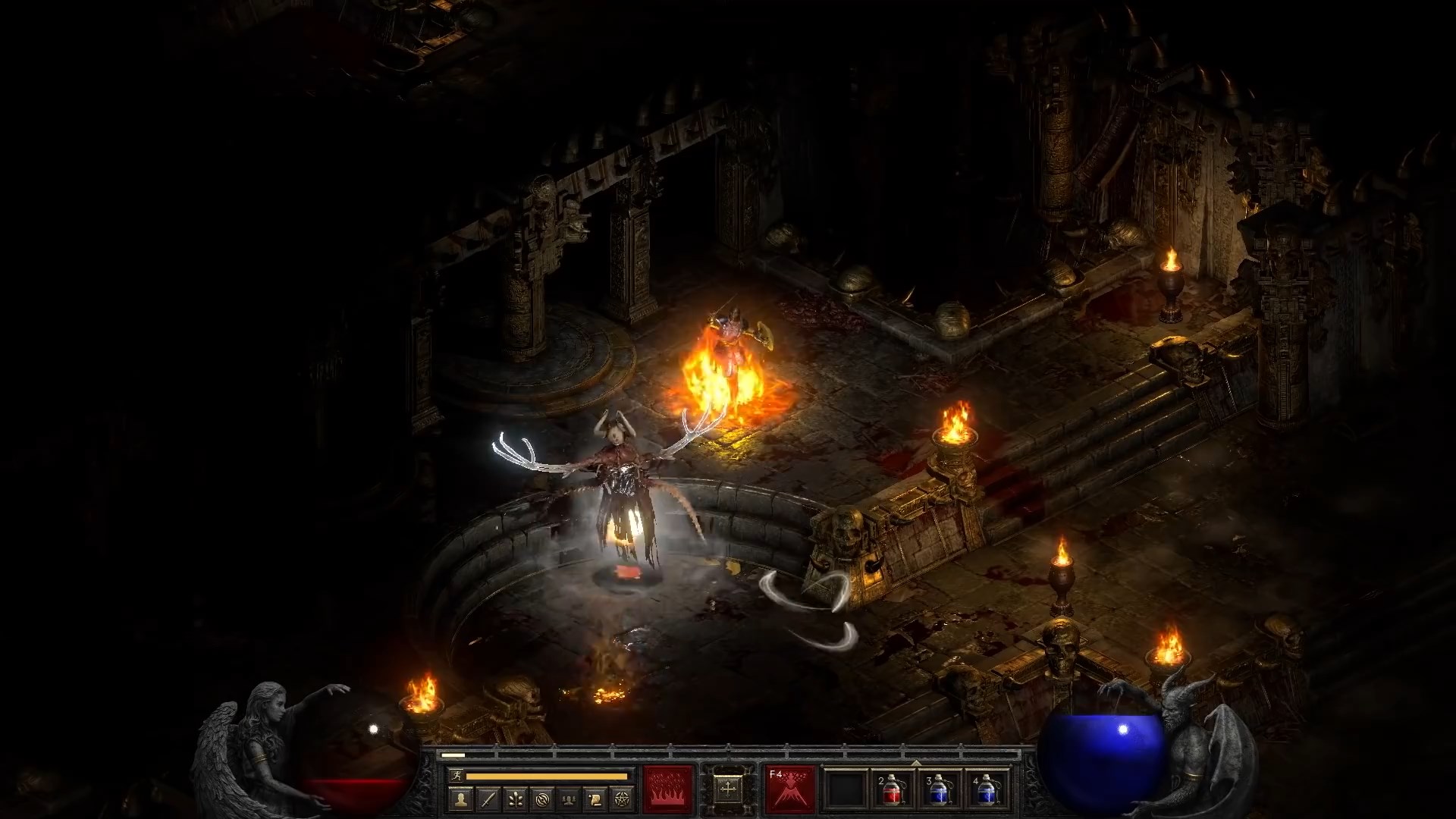Click the stamina bar

pyautogui.click(x=546, y=775)
